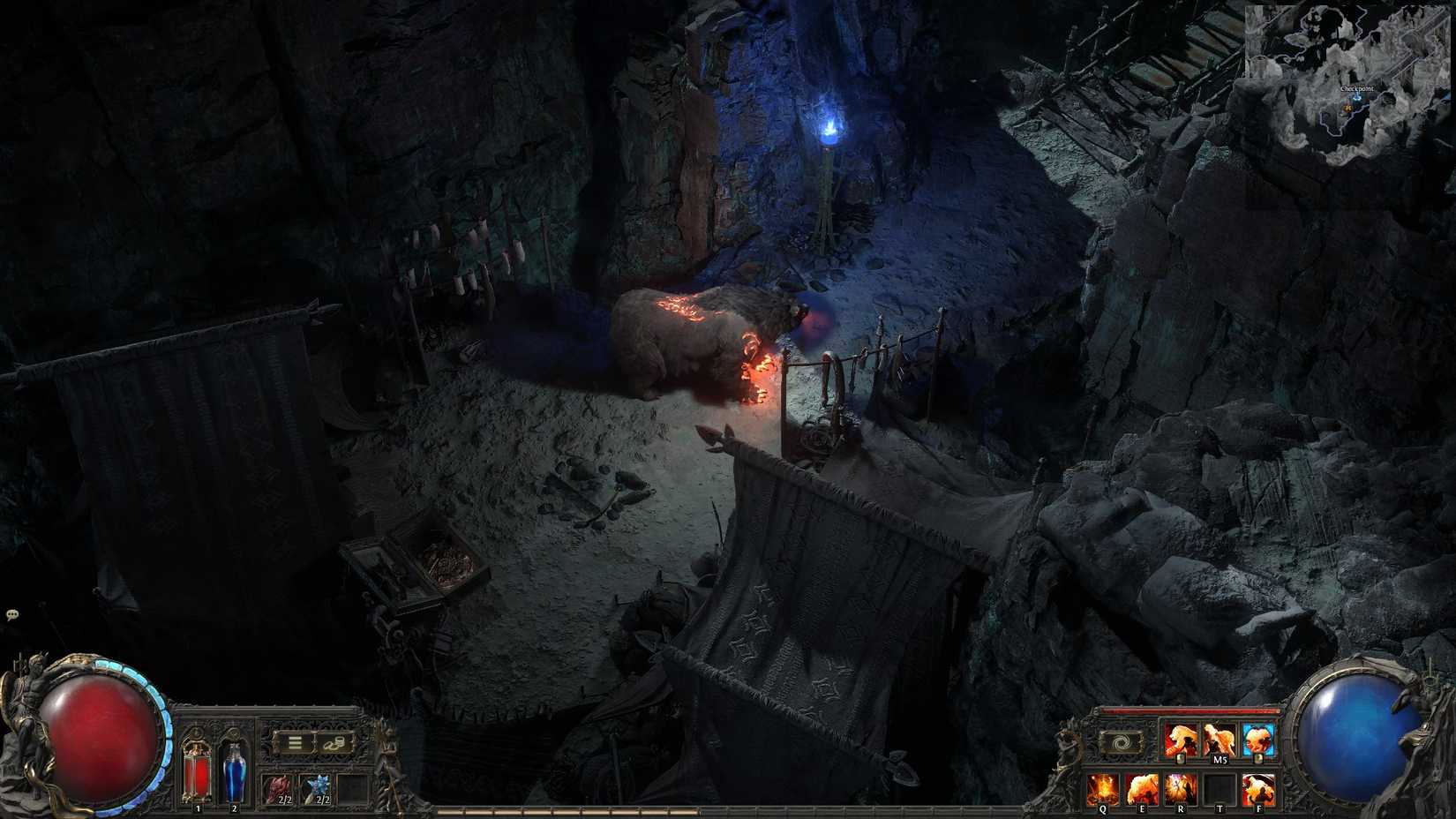
Task: Open the game menu via the hamburger icon
Action: tap(295, 741)
